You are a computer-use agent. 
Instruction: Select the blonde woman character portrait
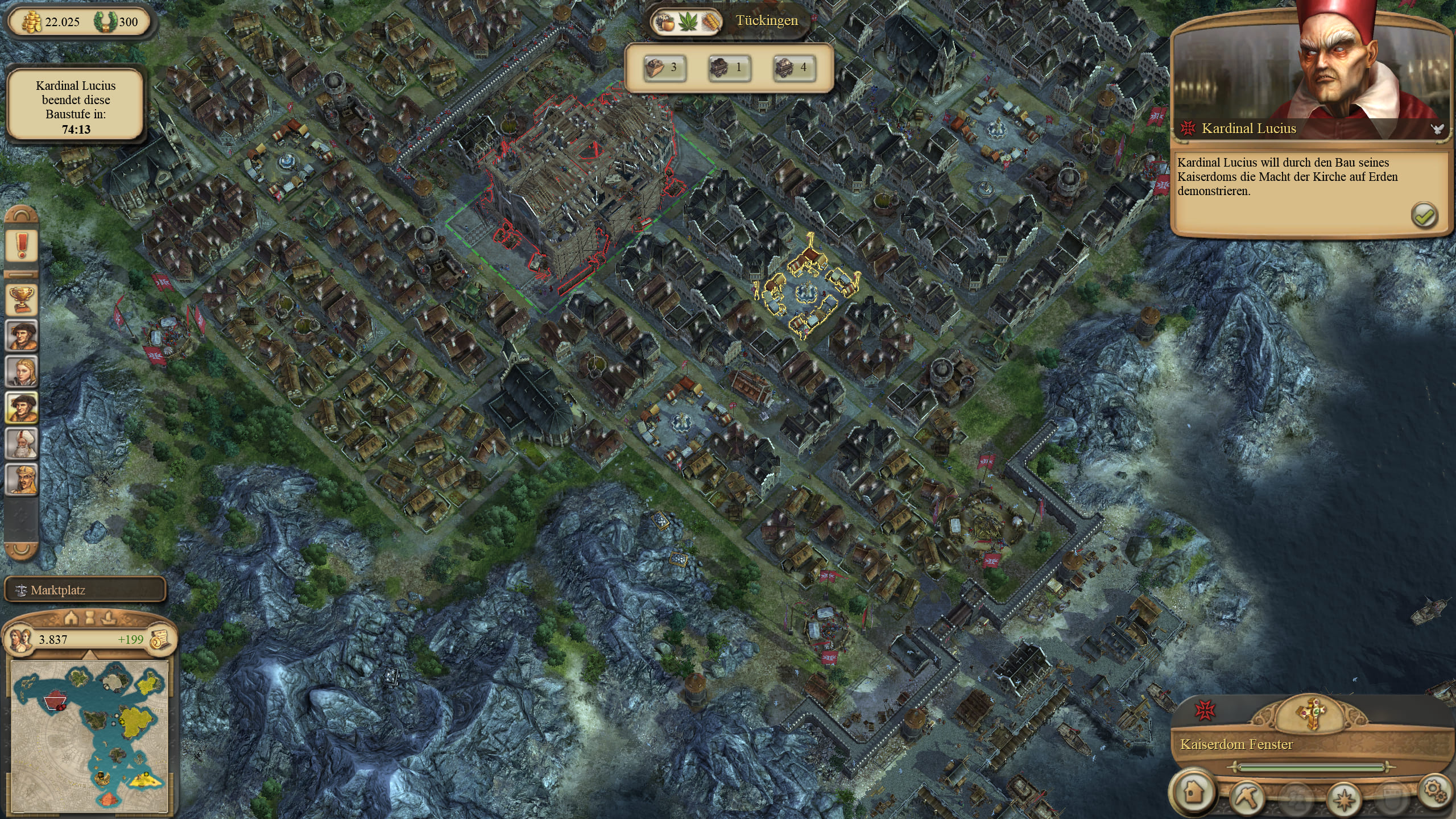pyautogui.click(x=22, y=371)
